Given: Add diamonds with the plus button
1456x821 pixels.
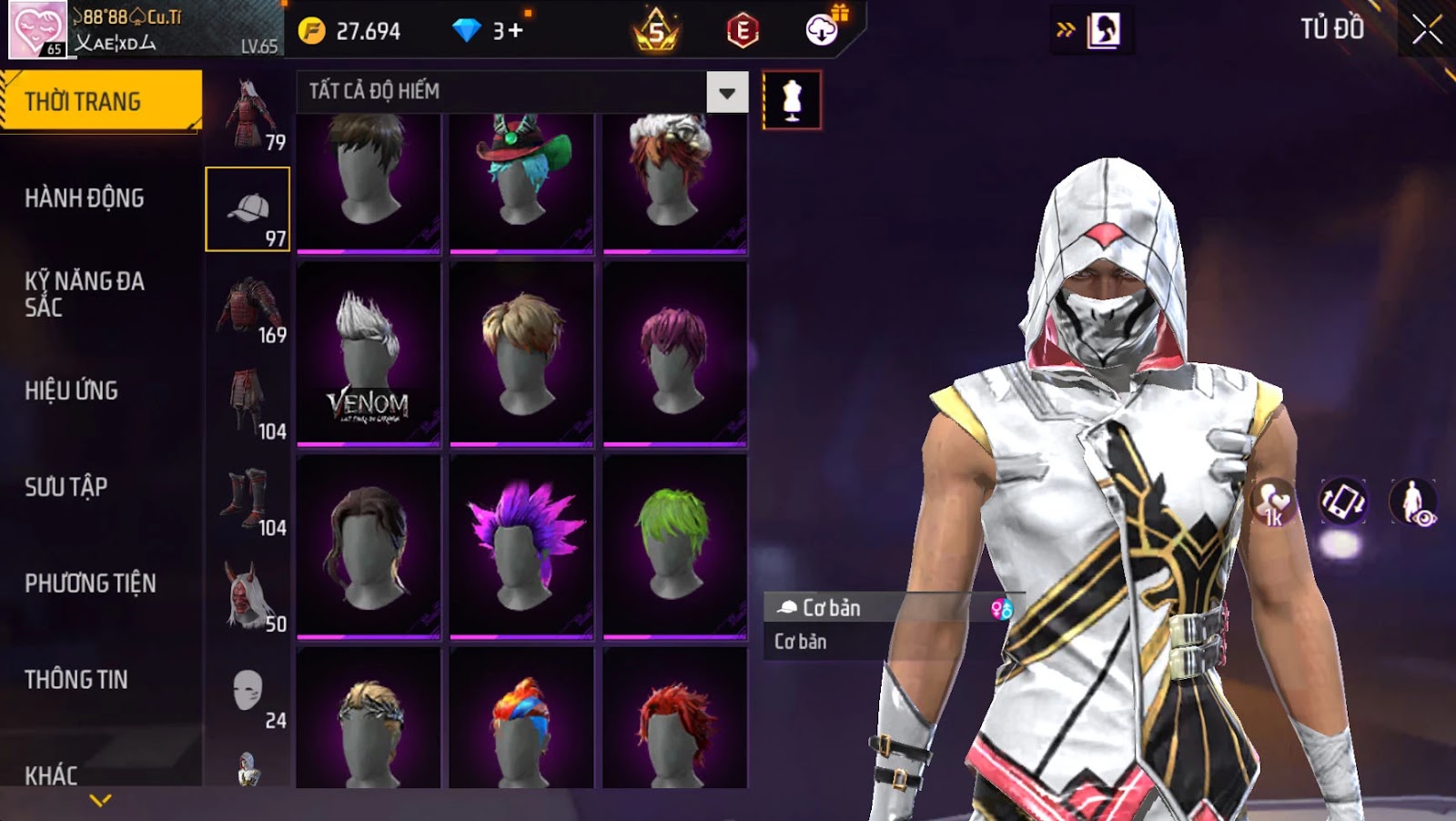Looking at the screenshot, I should pos(515,31).
